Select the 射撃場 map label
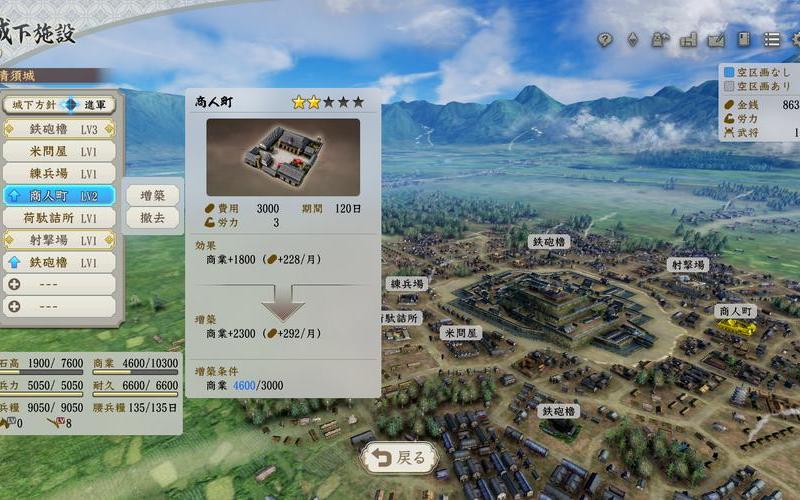This screenshot has height=500, width=800. click(x=688, y=265)
